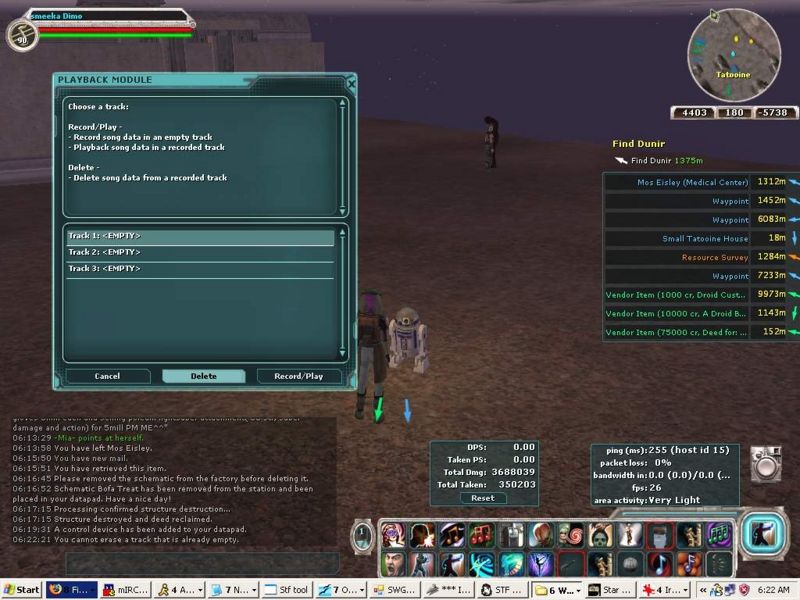Click the Delete track button
The height and width of the screenshot is (600, 800).
coord(203,377)
